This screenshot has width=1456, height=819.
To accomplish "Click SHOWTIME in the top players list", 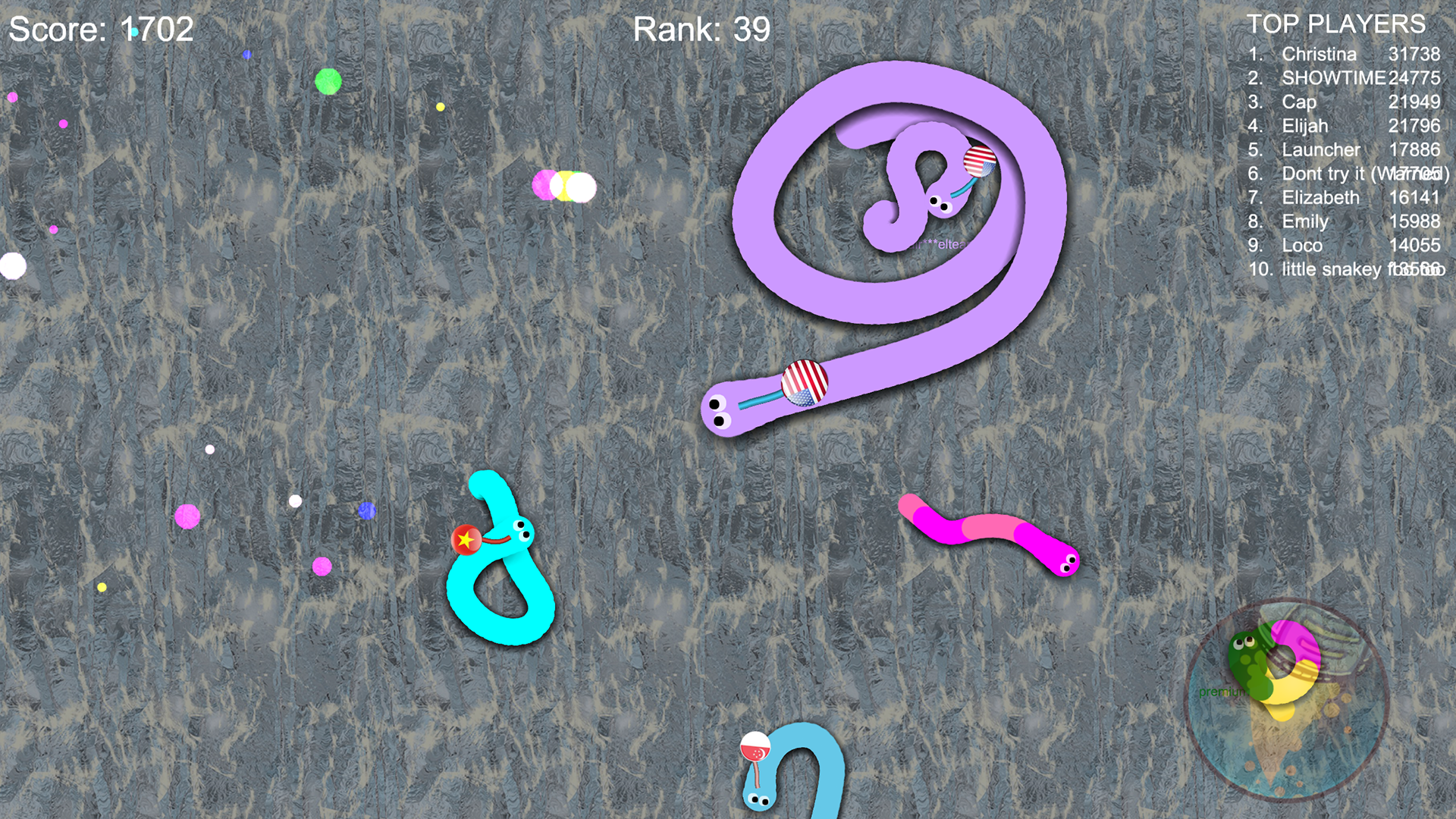I will click(x=1332, y=78).
